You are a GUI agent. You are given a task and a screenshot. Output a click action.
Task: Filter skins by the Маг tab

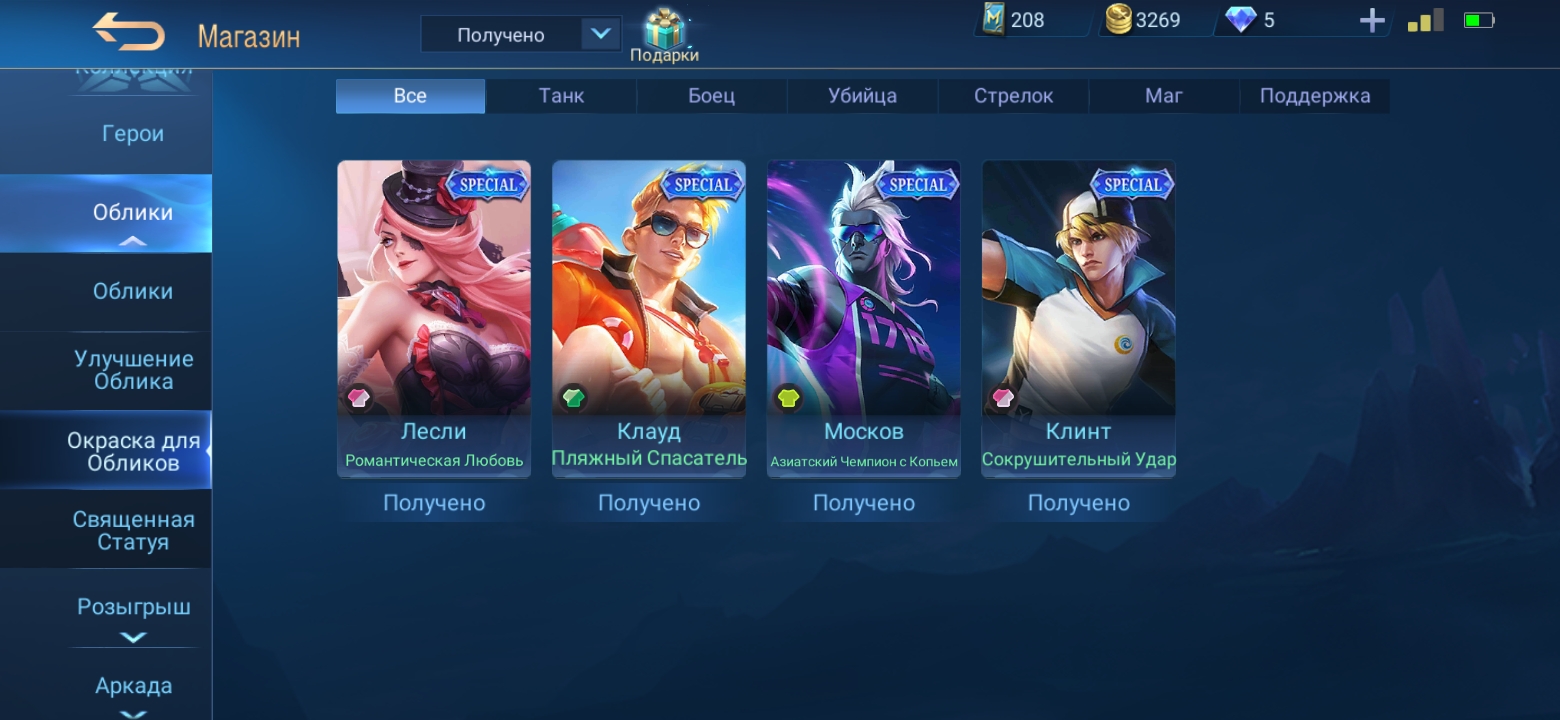pyautogui.click(x=1163, y=96)
